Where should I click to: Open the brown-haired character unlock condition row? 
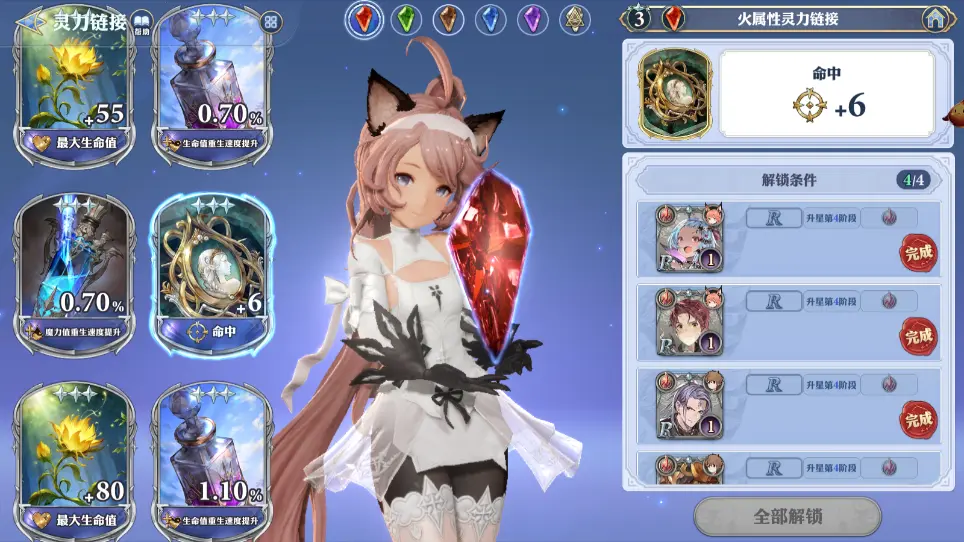pos(790,323)
